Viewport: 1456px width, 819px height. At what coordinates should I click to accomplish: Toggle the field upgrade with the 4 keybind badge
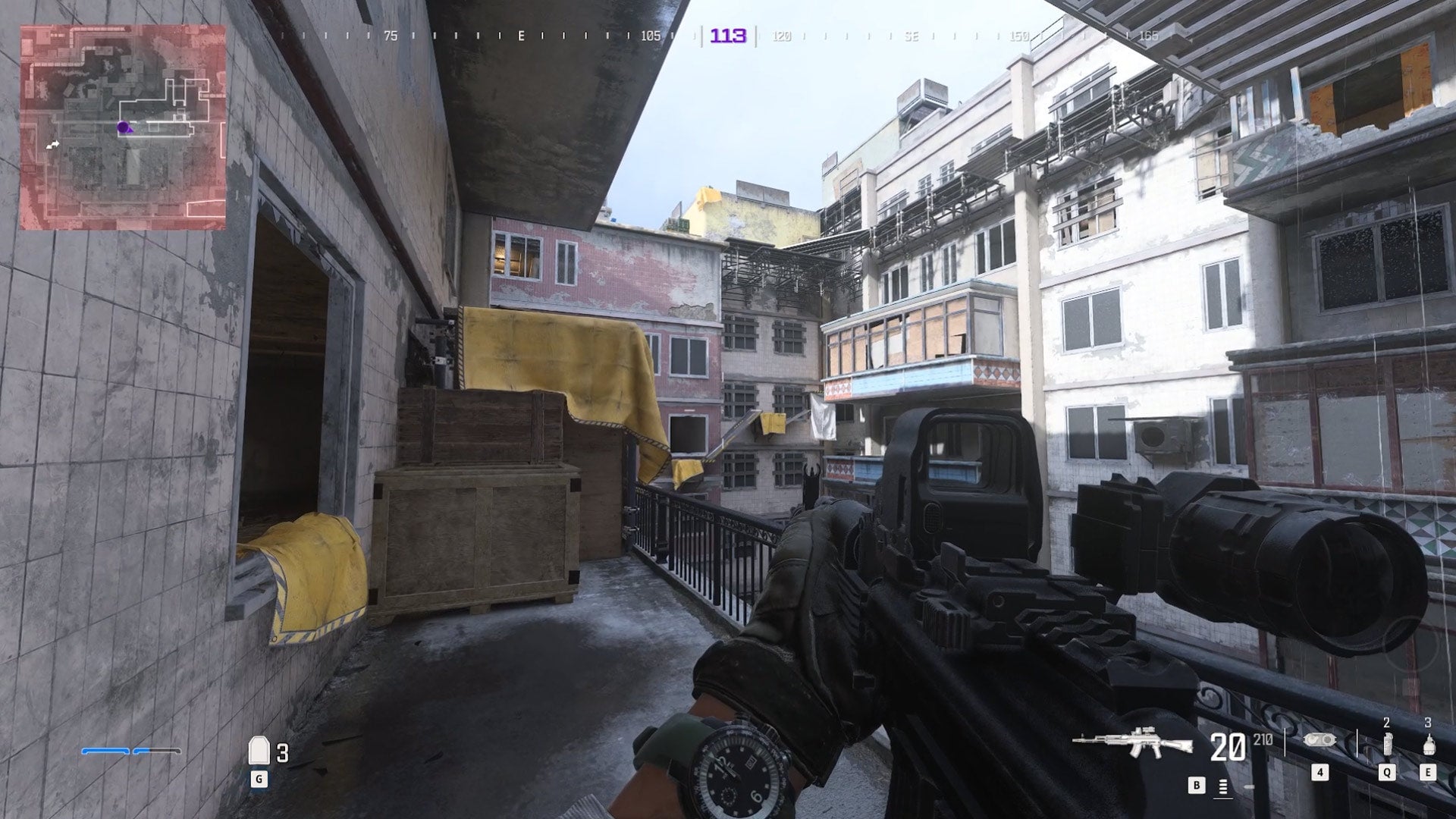click(1320, 772)
